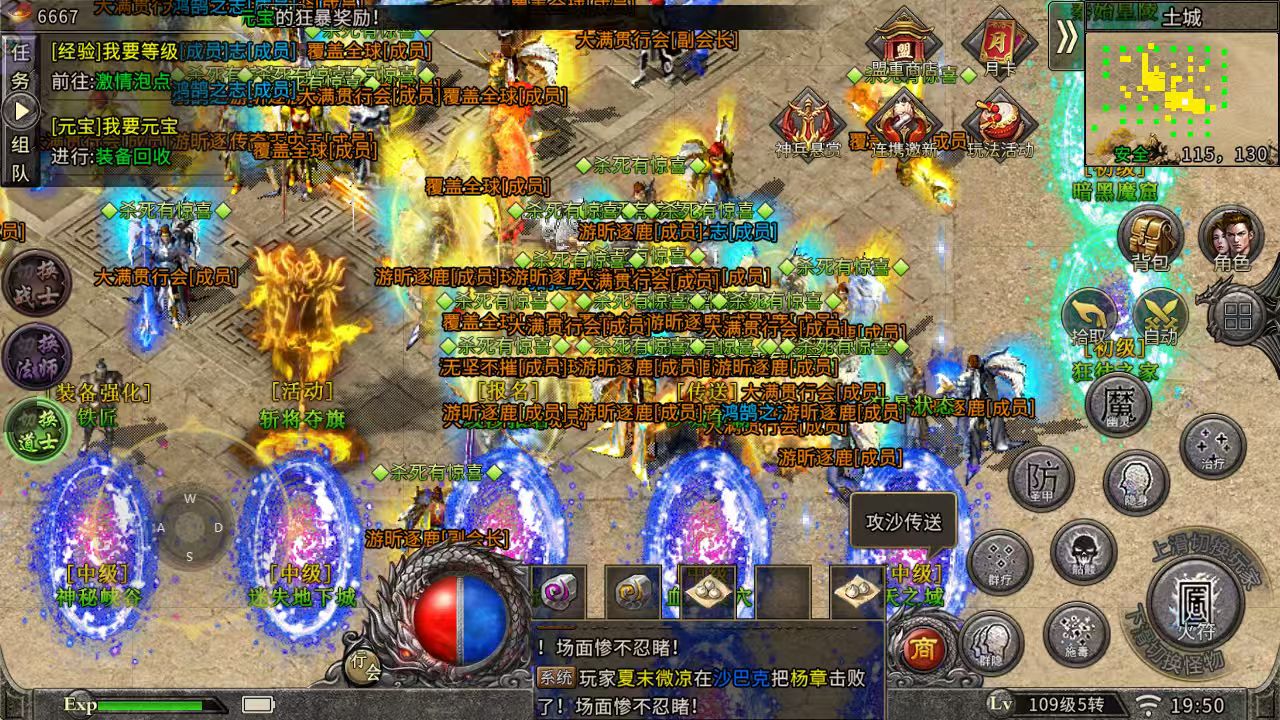The height and width of the screenshot is (720, 1280).
Task: Collapse top icons with double-arrow button
Action: (x=1067, y=36)
